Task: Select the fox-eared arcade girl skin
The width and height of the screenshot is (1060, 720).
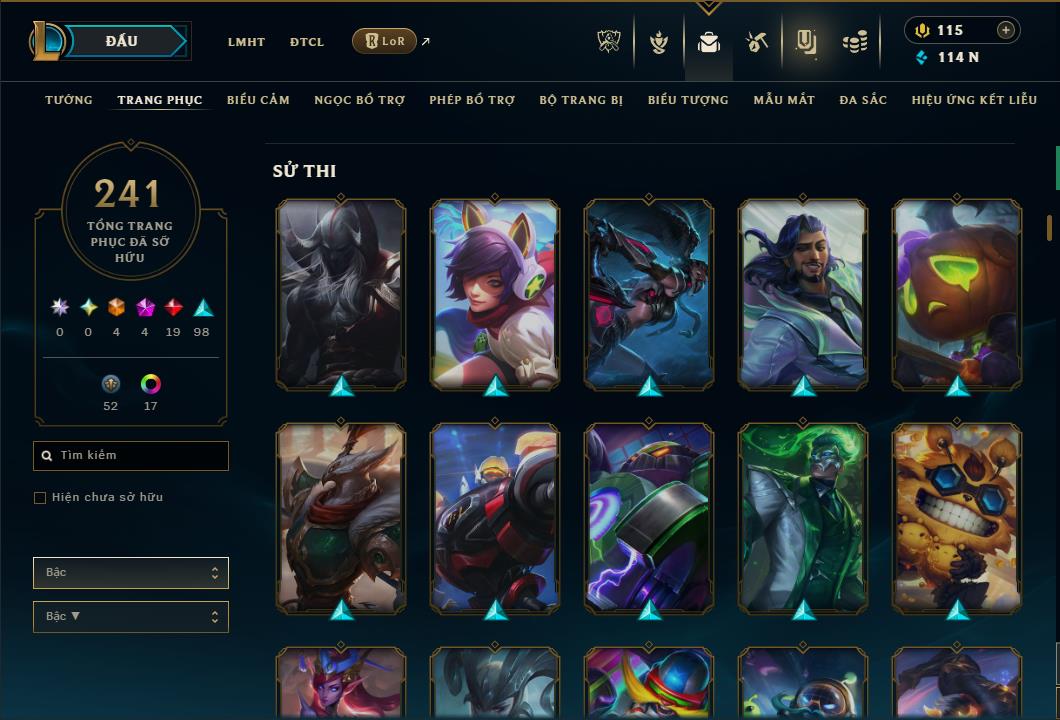Action: [x=495, y=293]
